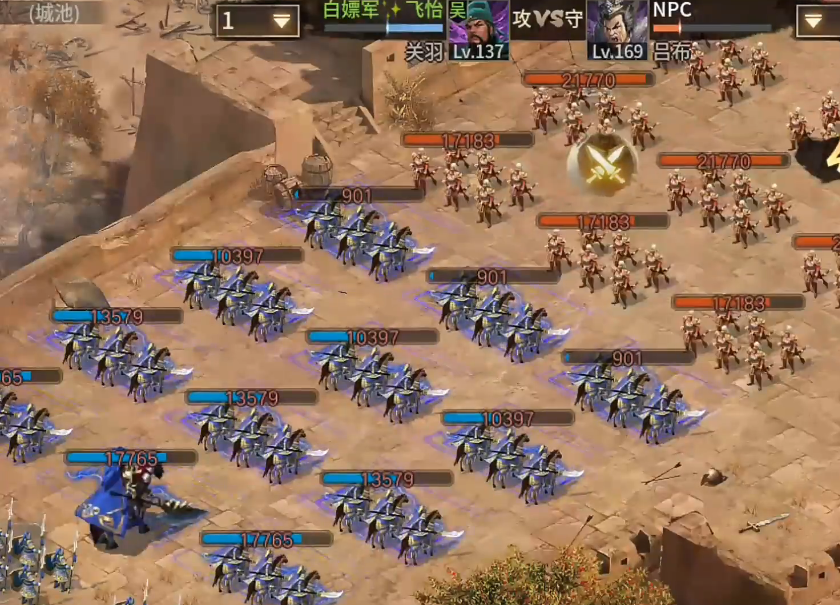This screenshot has height=605, width=840.
Task: Tap the crossed swords battle icon
Action: [601, 163]
